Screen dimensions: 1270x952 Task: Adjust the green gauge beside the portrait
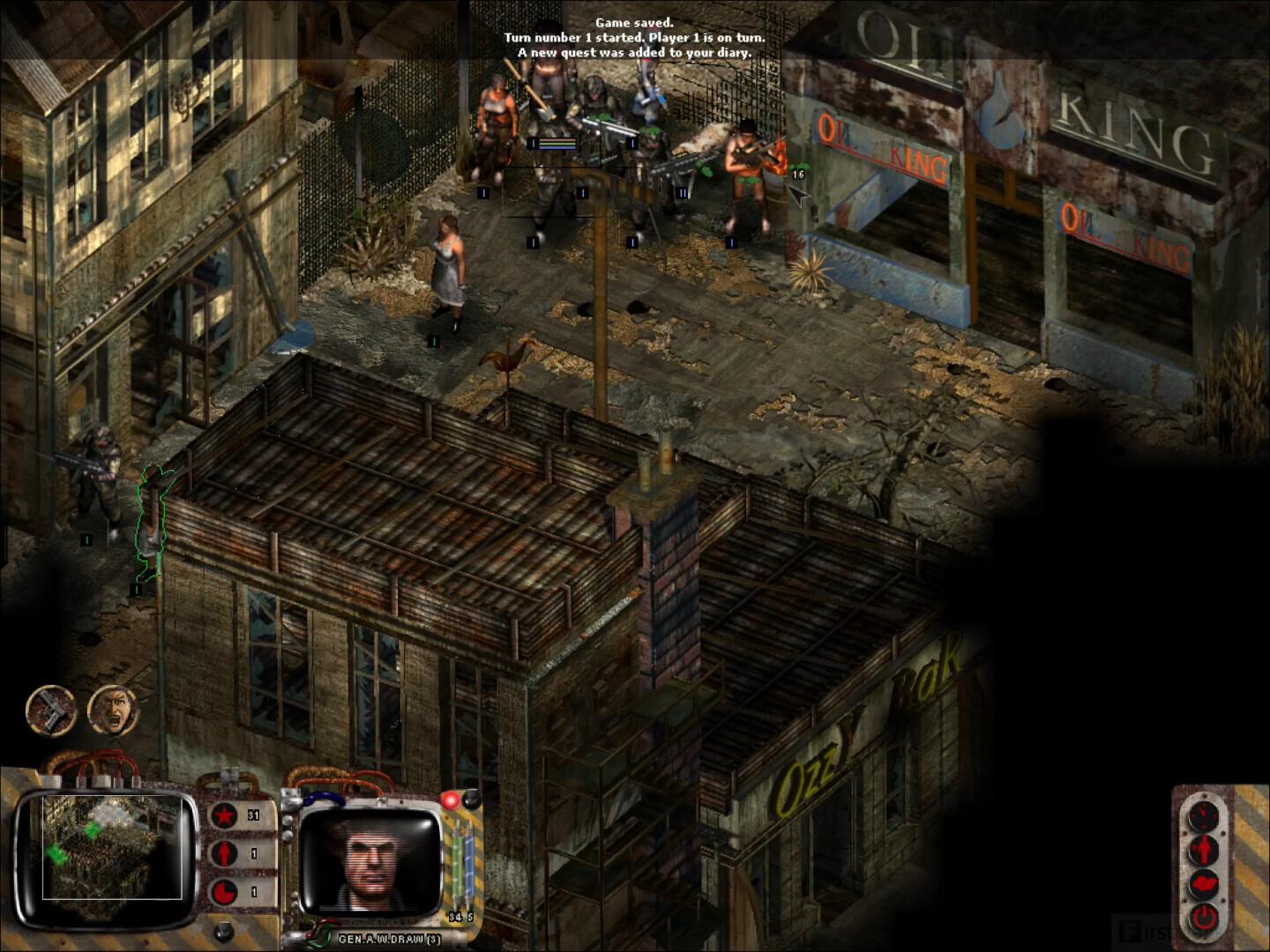coord(457,862)
